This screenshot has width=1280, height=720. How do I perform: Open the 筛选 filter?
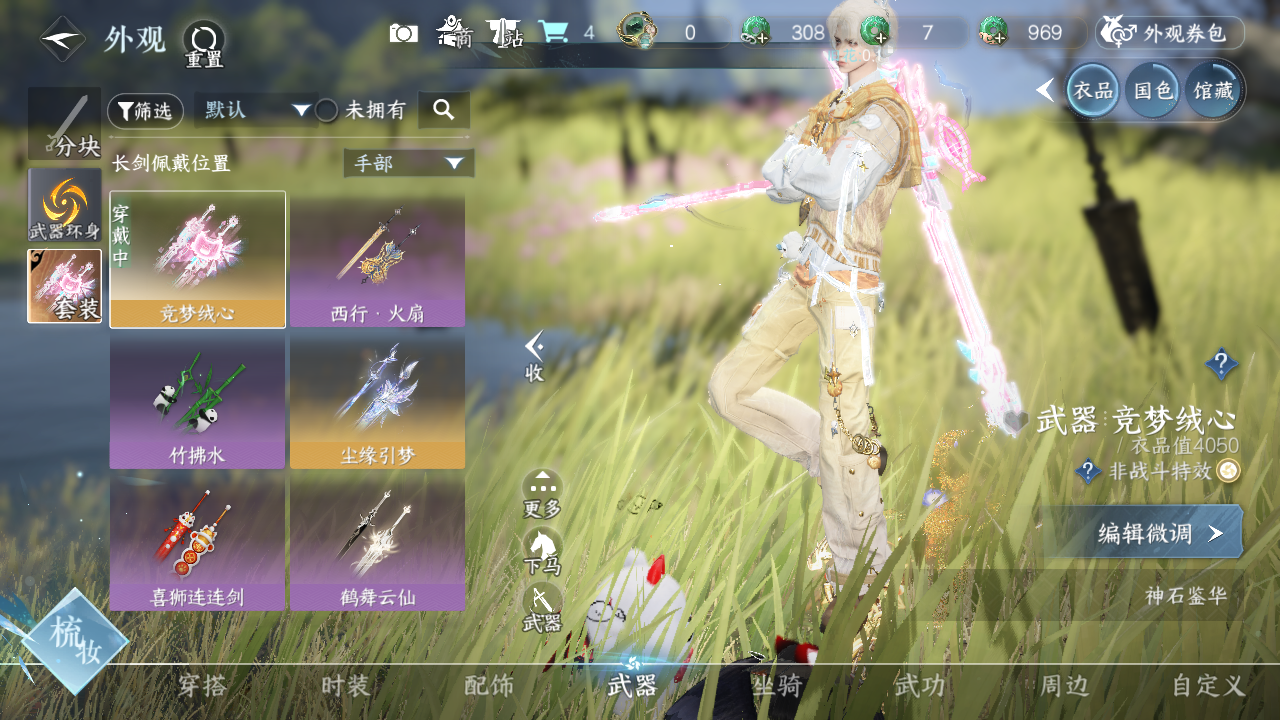pos(145,111)
